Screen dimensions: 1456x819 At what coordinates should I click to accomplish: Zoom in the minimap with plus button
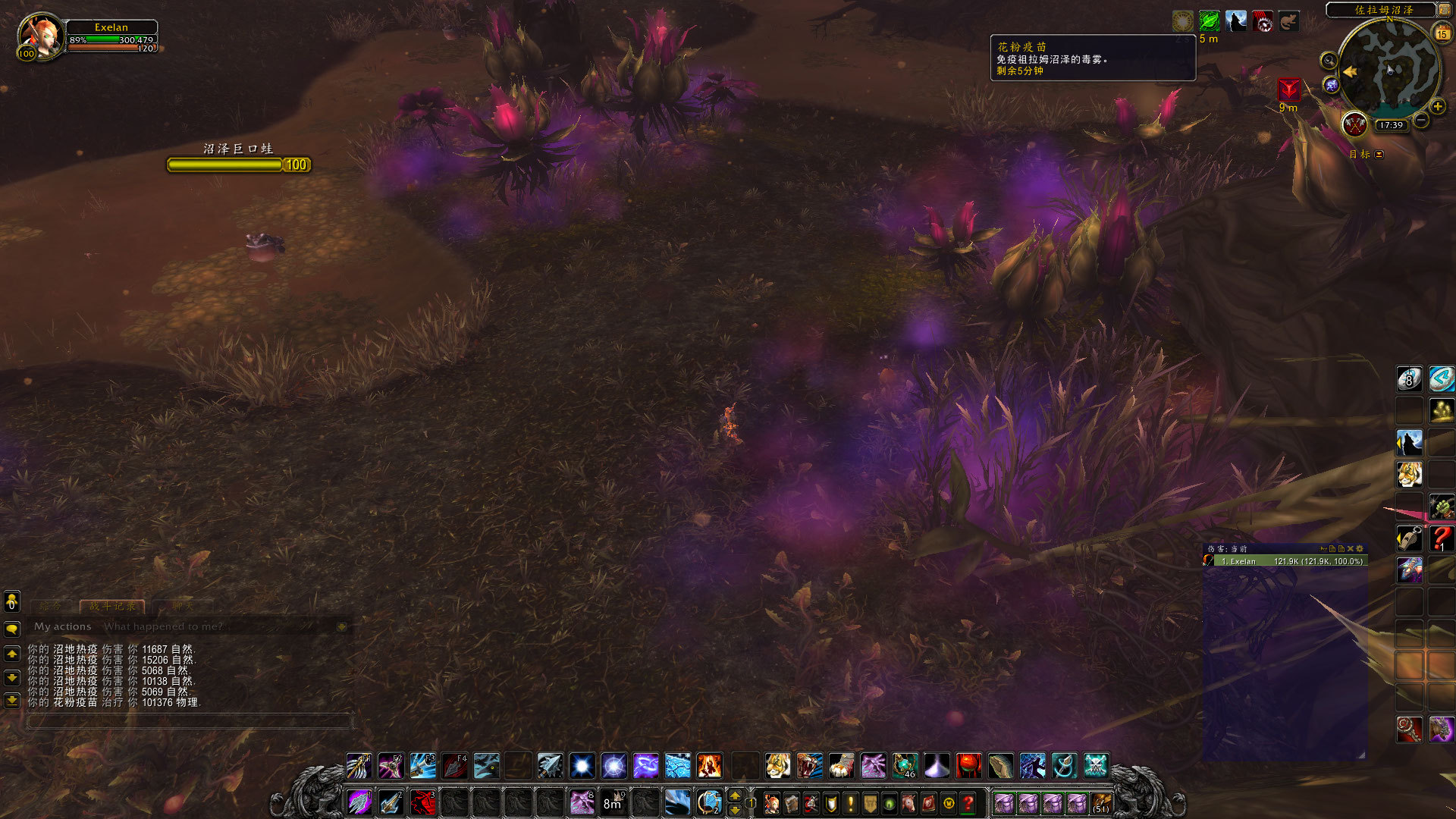click(x=1438, y=107)
